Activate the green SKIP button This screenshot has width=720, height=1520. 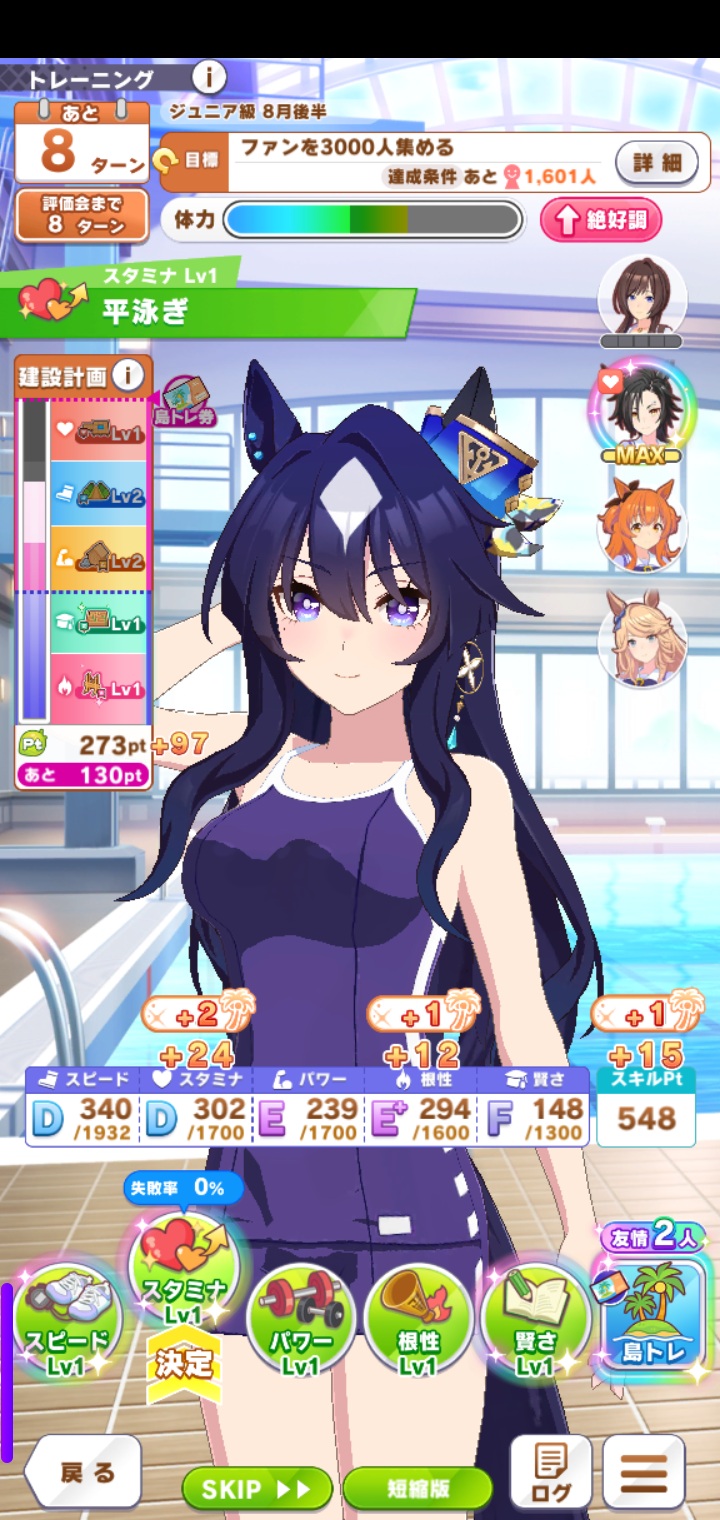pos(257,1489)
